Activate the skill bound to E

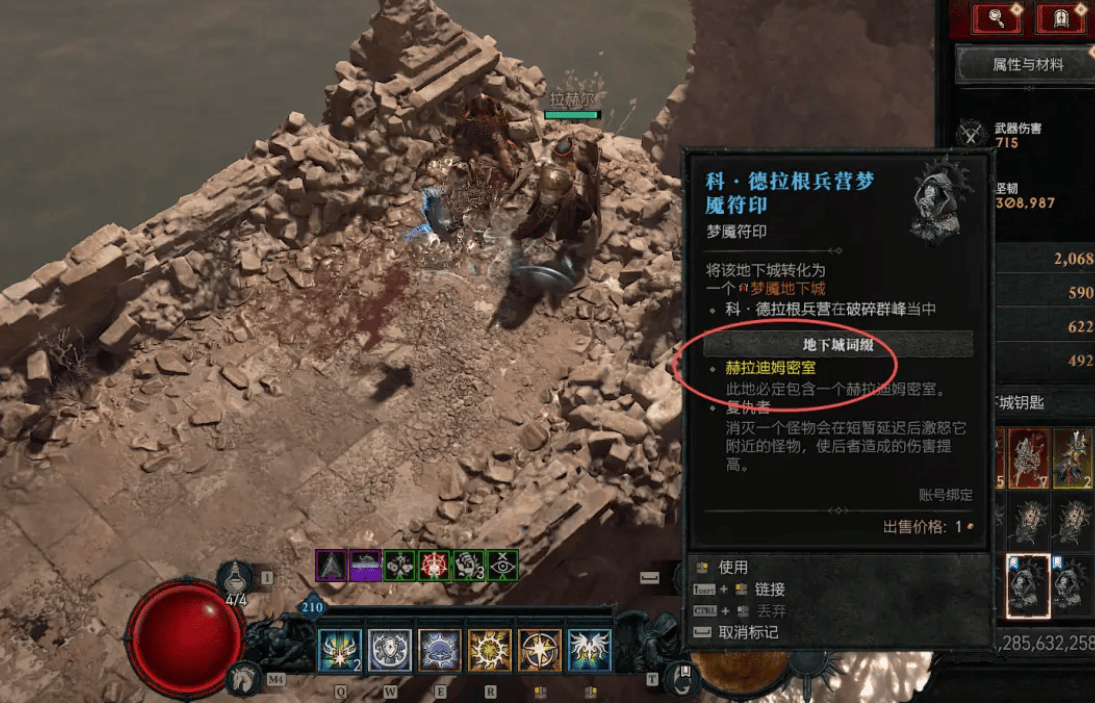(x=439, y=650)
